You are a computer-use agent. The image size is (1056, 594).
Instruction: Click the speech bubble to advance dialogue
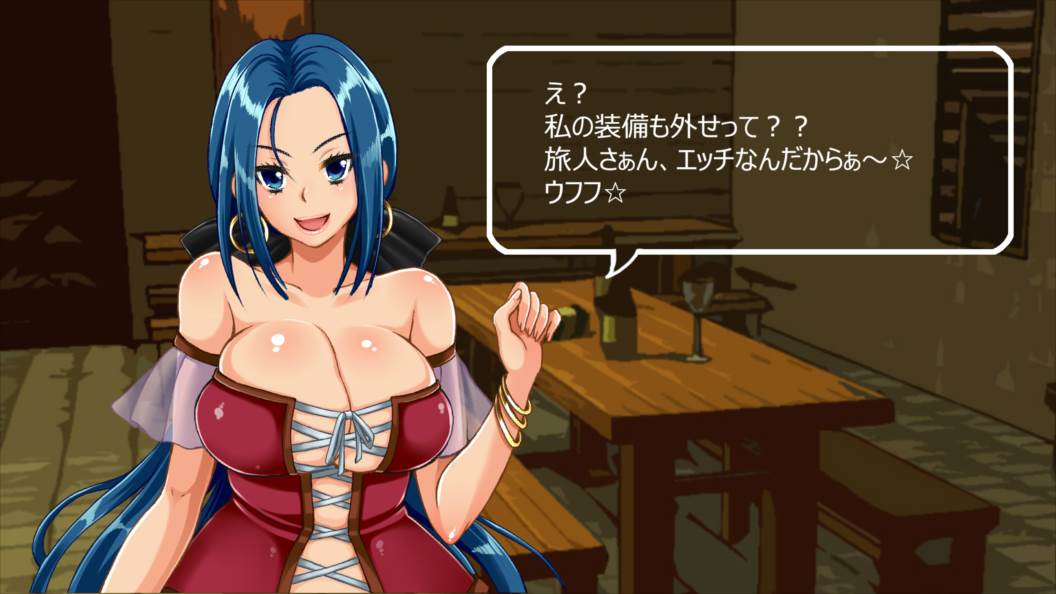(749, 150)
